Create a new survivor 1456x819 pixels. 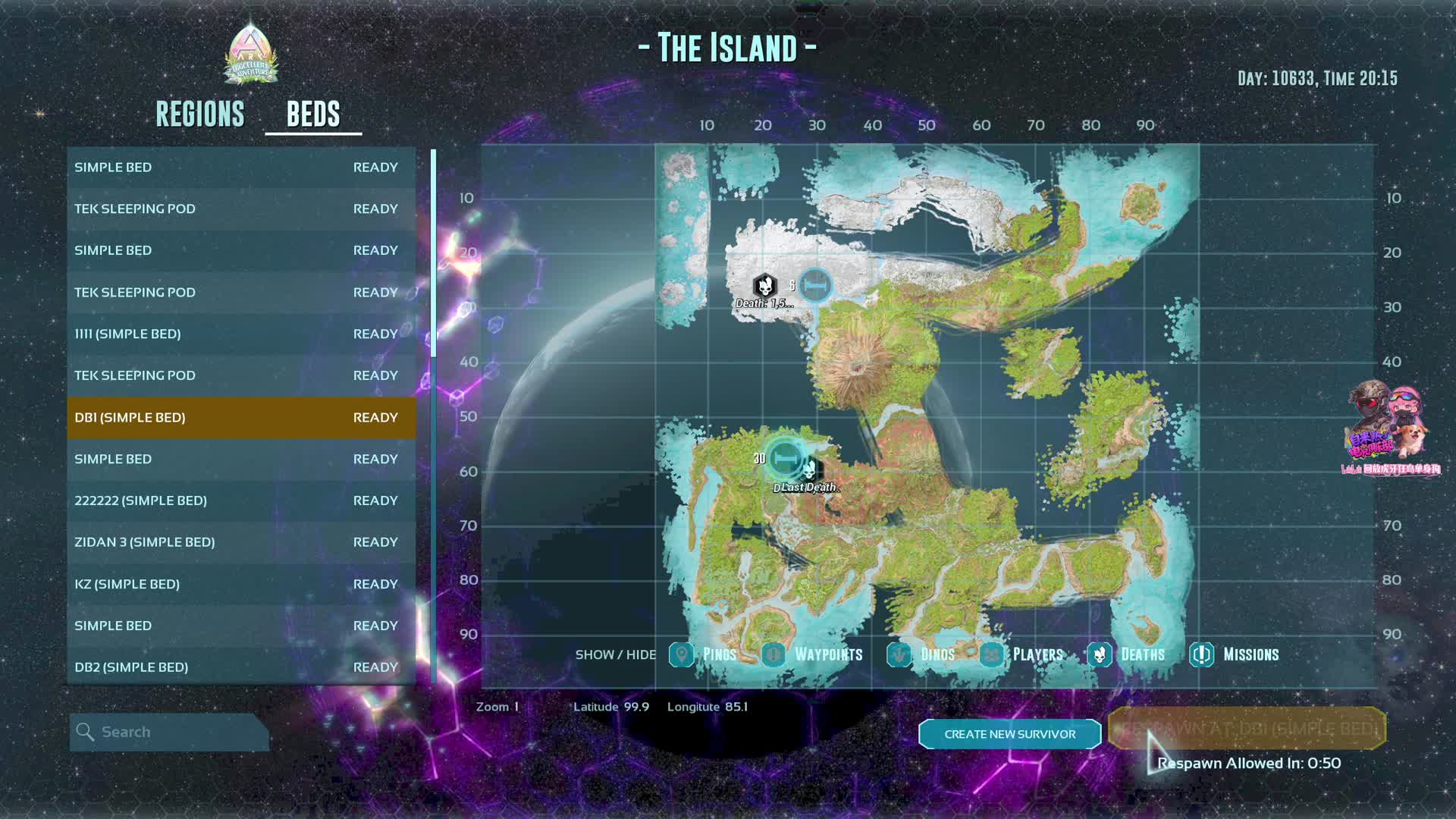click(1009, 734)
